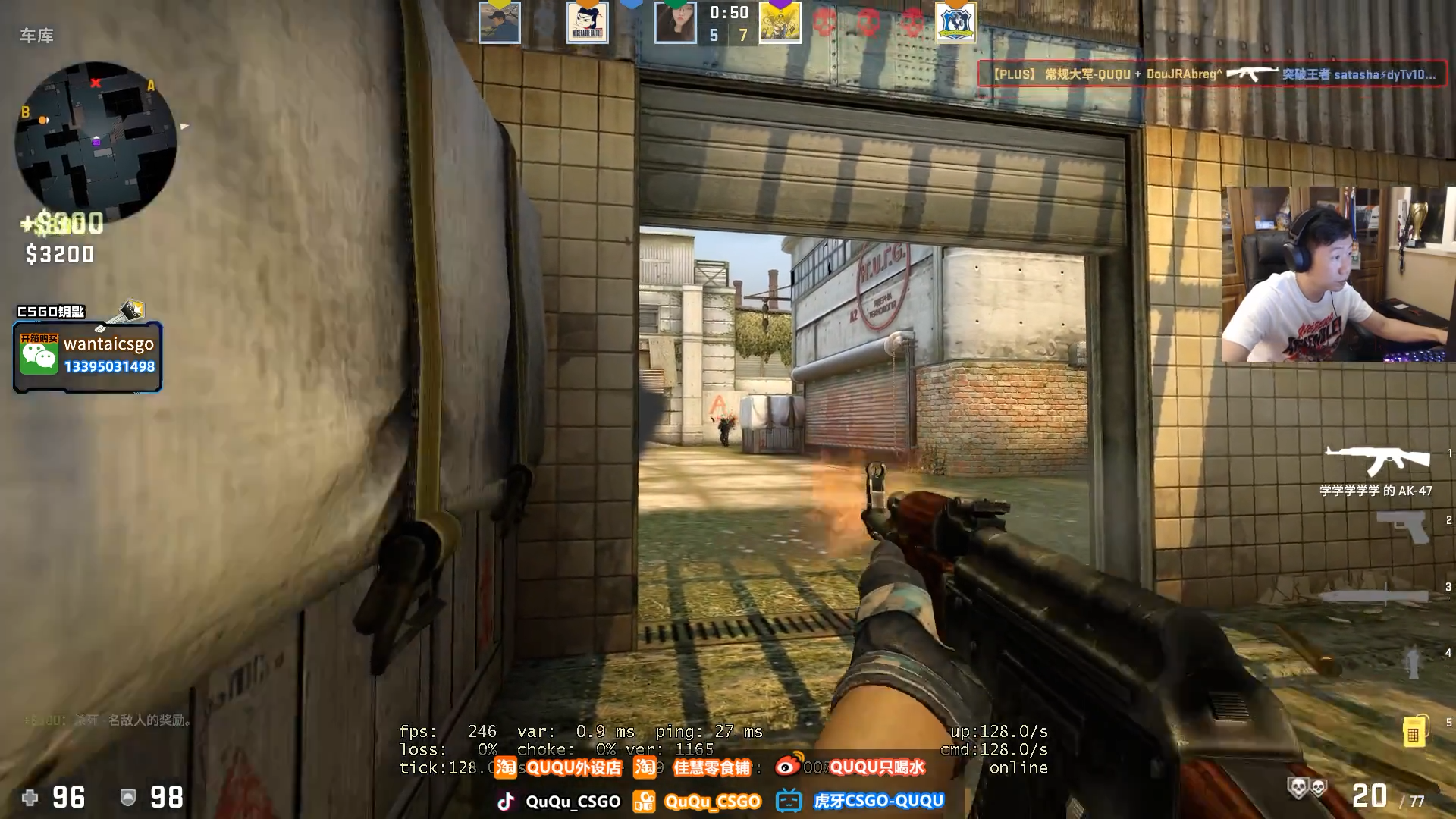
Task: Select the AK-47 icon in killfeed banner
Action: tap(1253, 76)
